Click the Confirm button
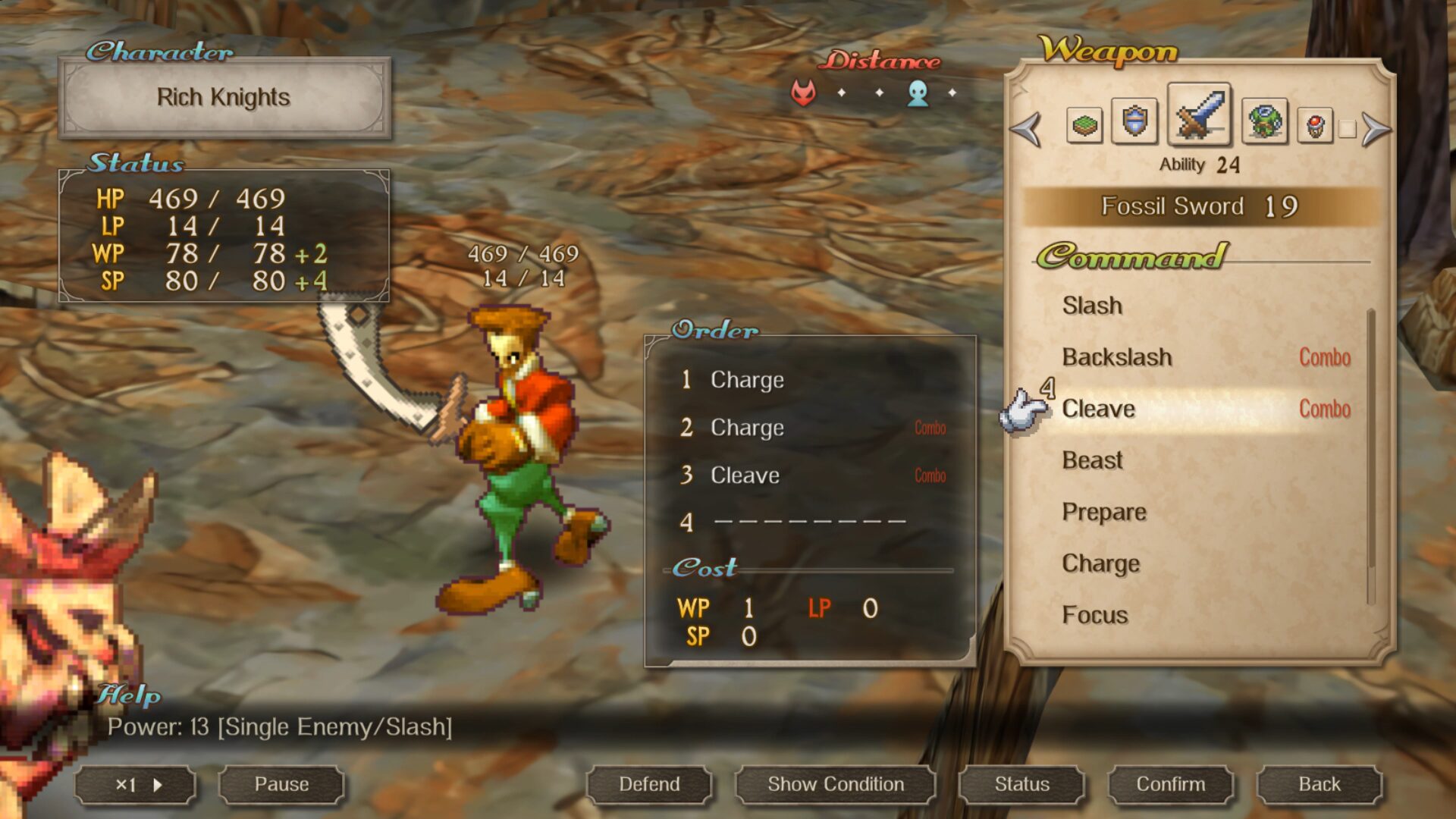The image size is (1456, 819). [1170, 784]
